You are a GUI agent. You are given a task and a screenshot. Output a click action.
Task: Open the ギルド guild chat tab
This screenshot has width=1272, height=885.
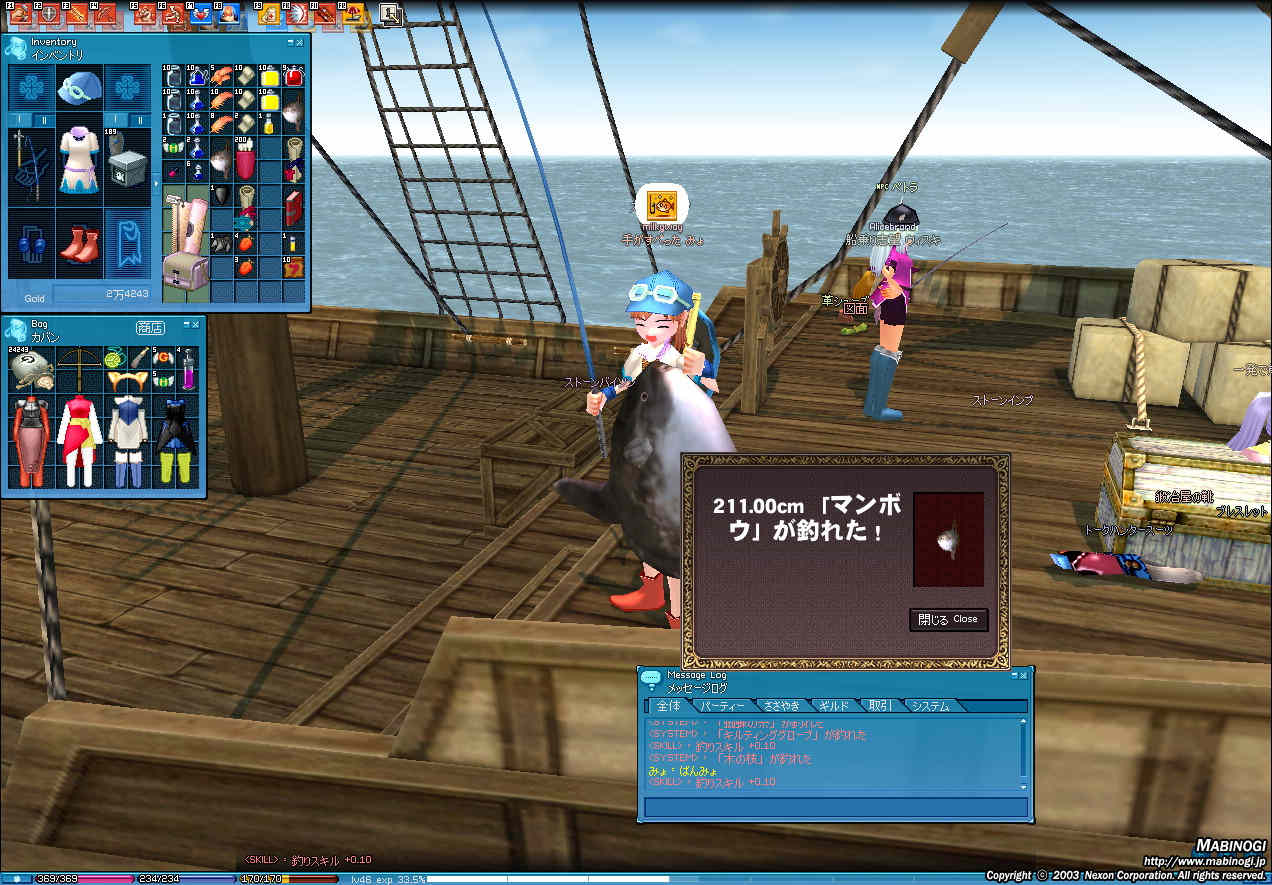(833, 706)
